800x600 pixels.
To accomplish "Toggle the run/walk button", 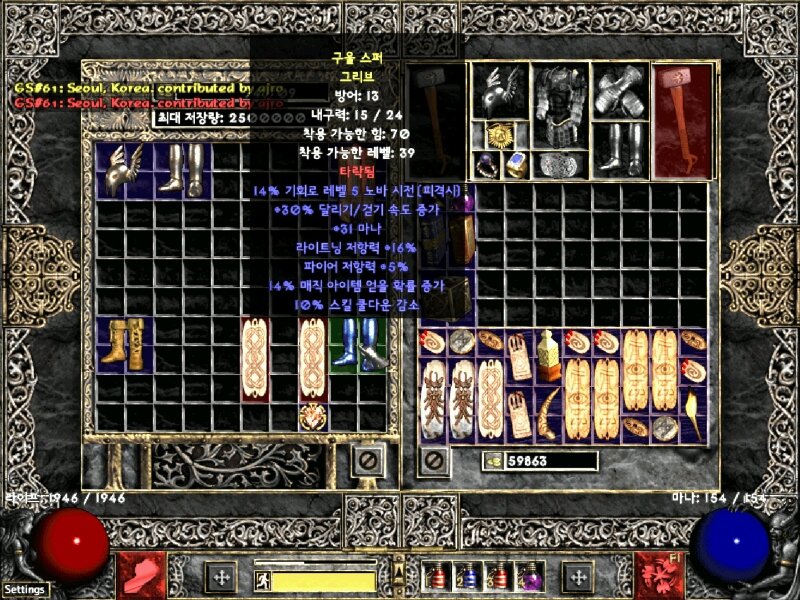I will coord(261,580).
